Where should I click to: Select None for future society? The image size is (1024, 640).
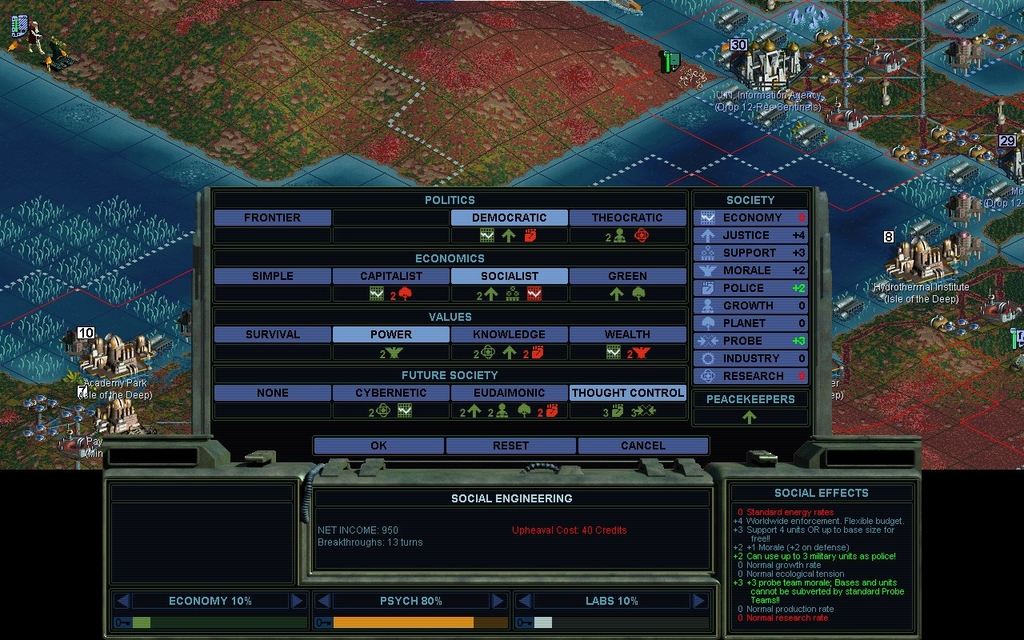pyautogui.click(x=272, y=393)
